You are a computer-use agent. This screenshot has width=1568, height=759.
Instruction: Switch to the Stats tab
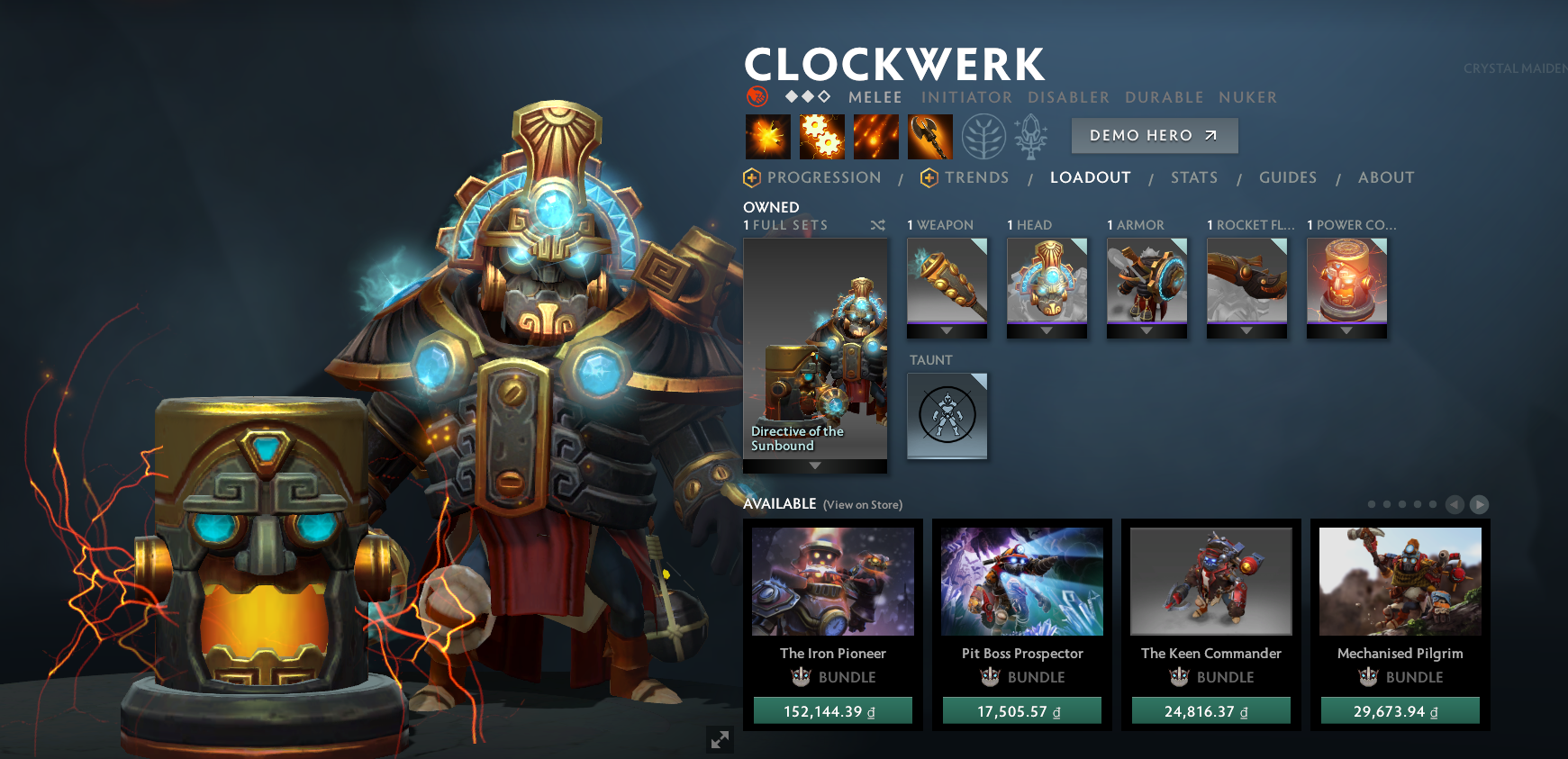(x=1194, y=177)
